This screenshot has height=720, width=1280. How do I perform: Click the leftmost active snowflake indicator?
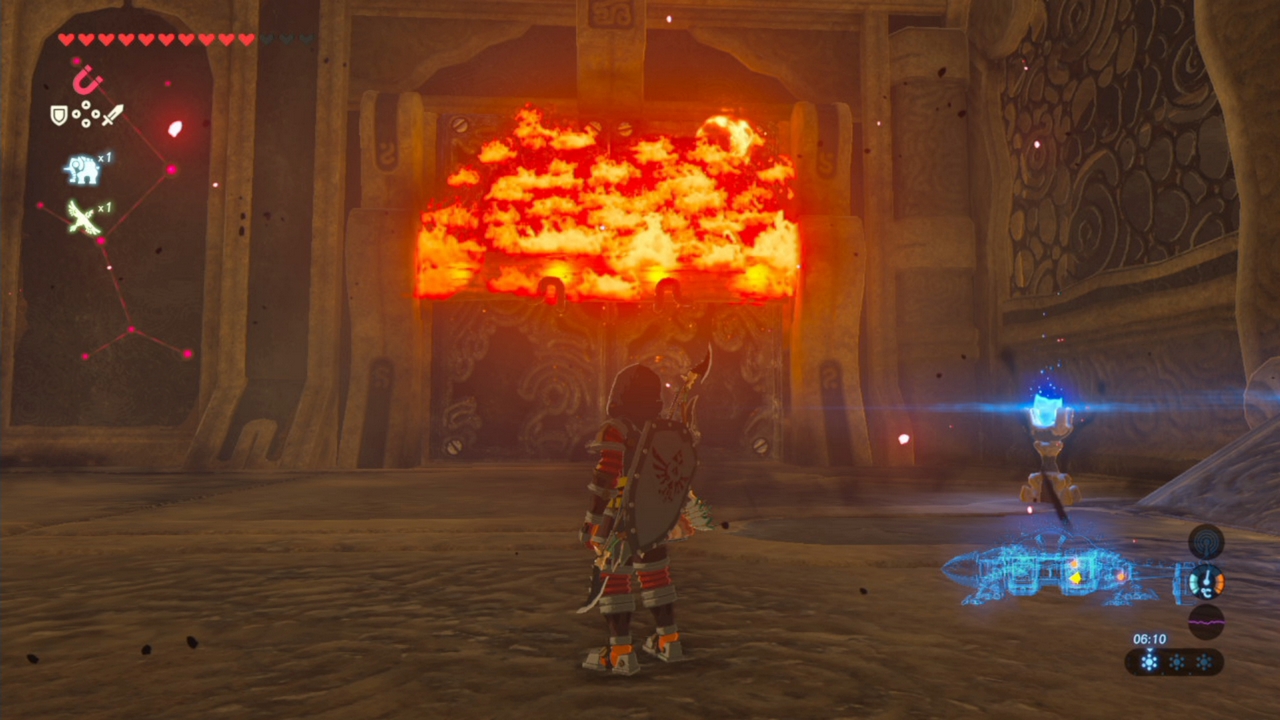coord(1148,661)
